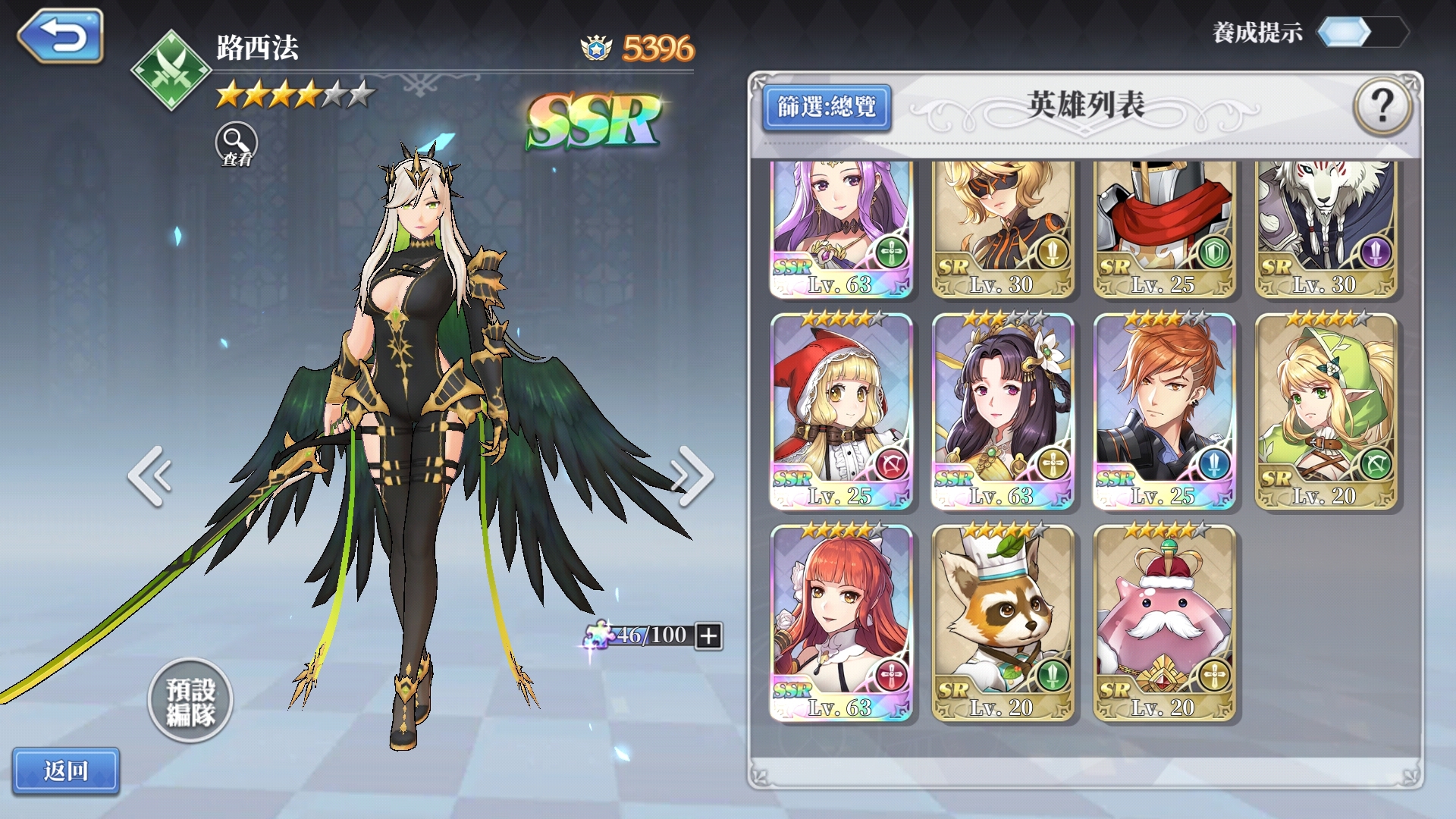The image size is (1456, 819).
Task: Show the next hero with right arrow
Action: click(x=692, y=475)
